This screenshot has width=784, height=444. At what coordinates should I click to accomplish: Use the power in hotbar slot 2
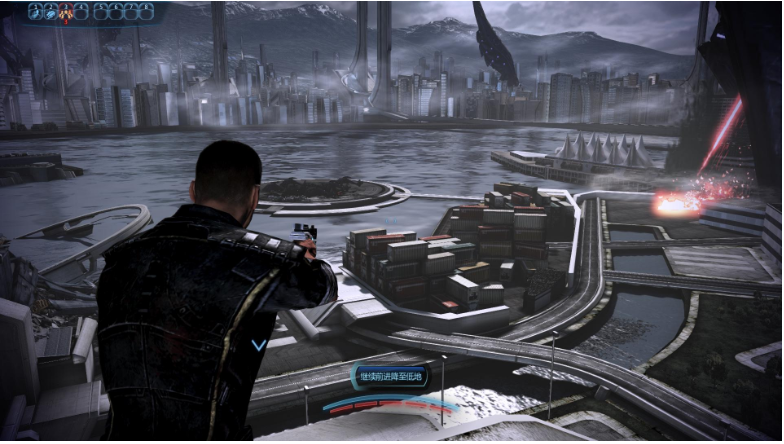(x=50, y=12)
